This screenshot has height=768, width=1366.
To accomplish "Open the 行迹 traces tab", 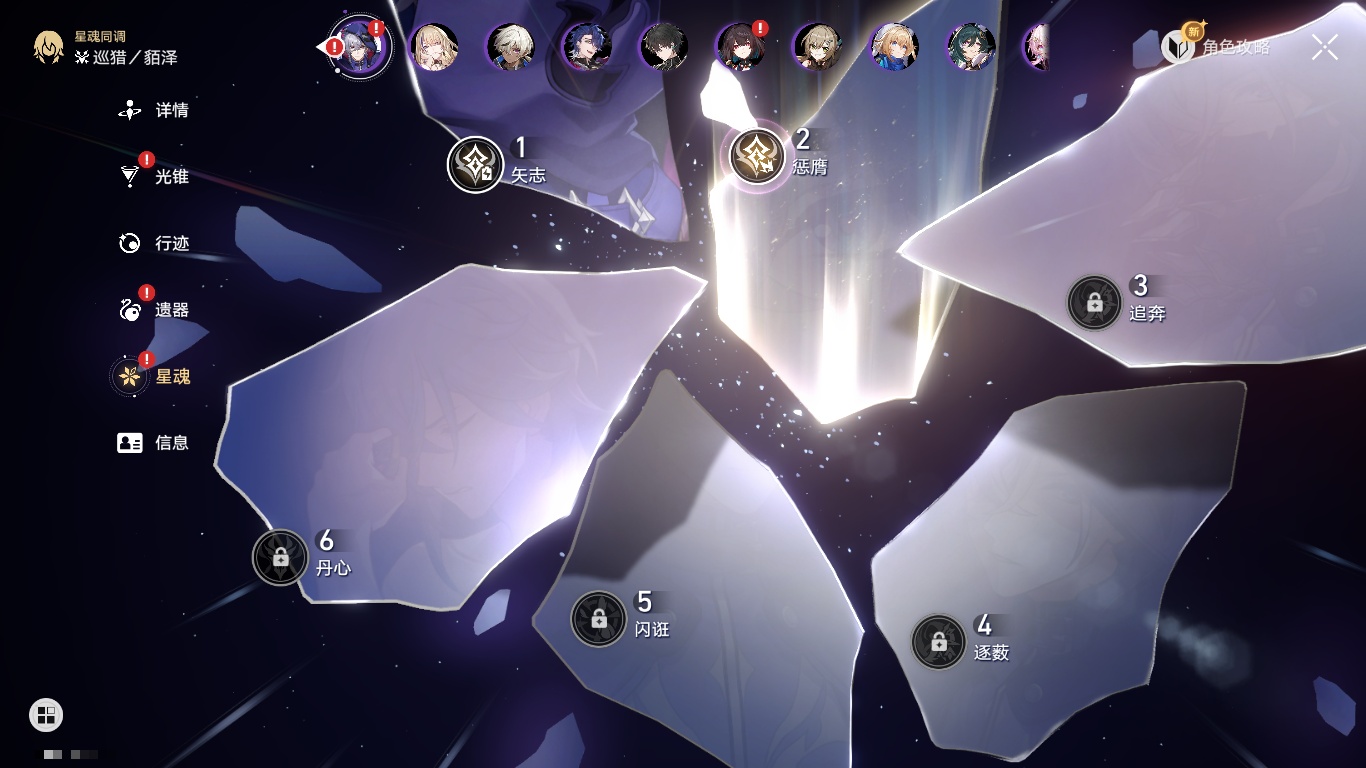I will [155, 243].
